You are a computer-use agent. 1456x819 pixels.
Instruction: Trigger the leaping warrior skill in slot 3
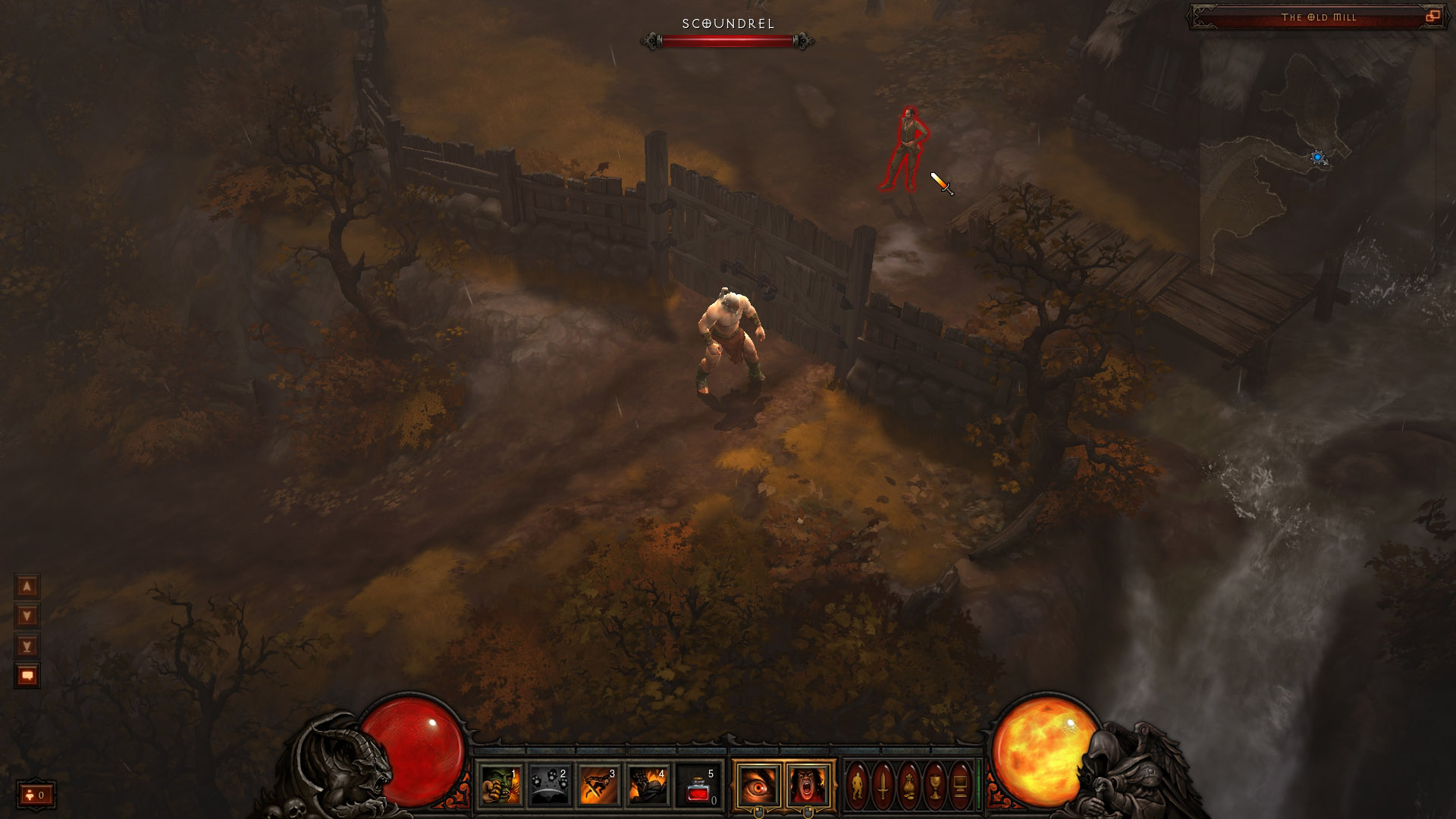(599, 785)
